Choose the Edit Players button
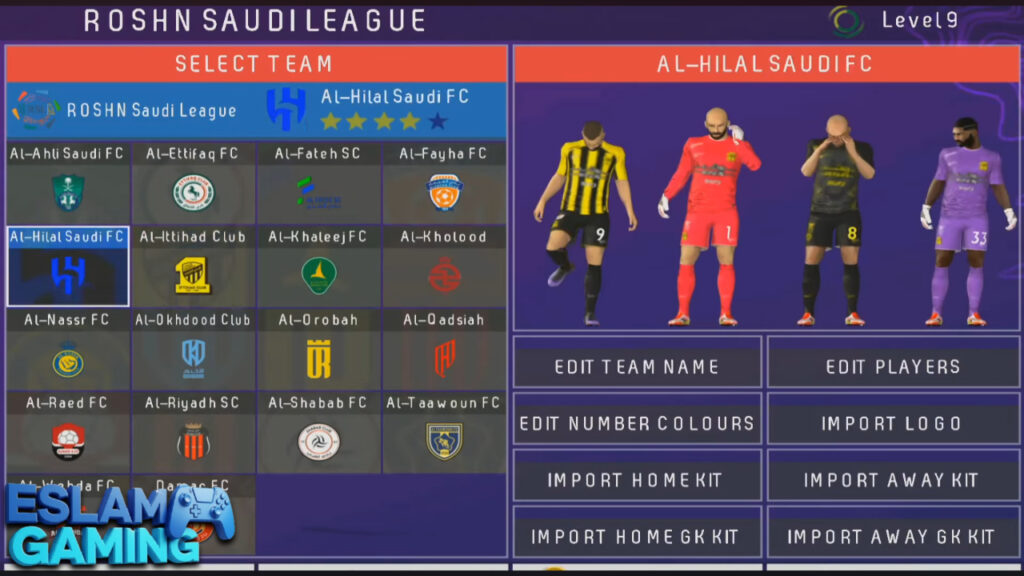This screenshot has width=1024, height=576. pos(893,366)
